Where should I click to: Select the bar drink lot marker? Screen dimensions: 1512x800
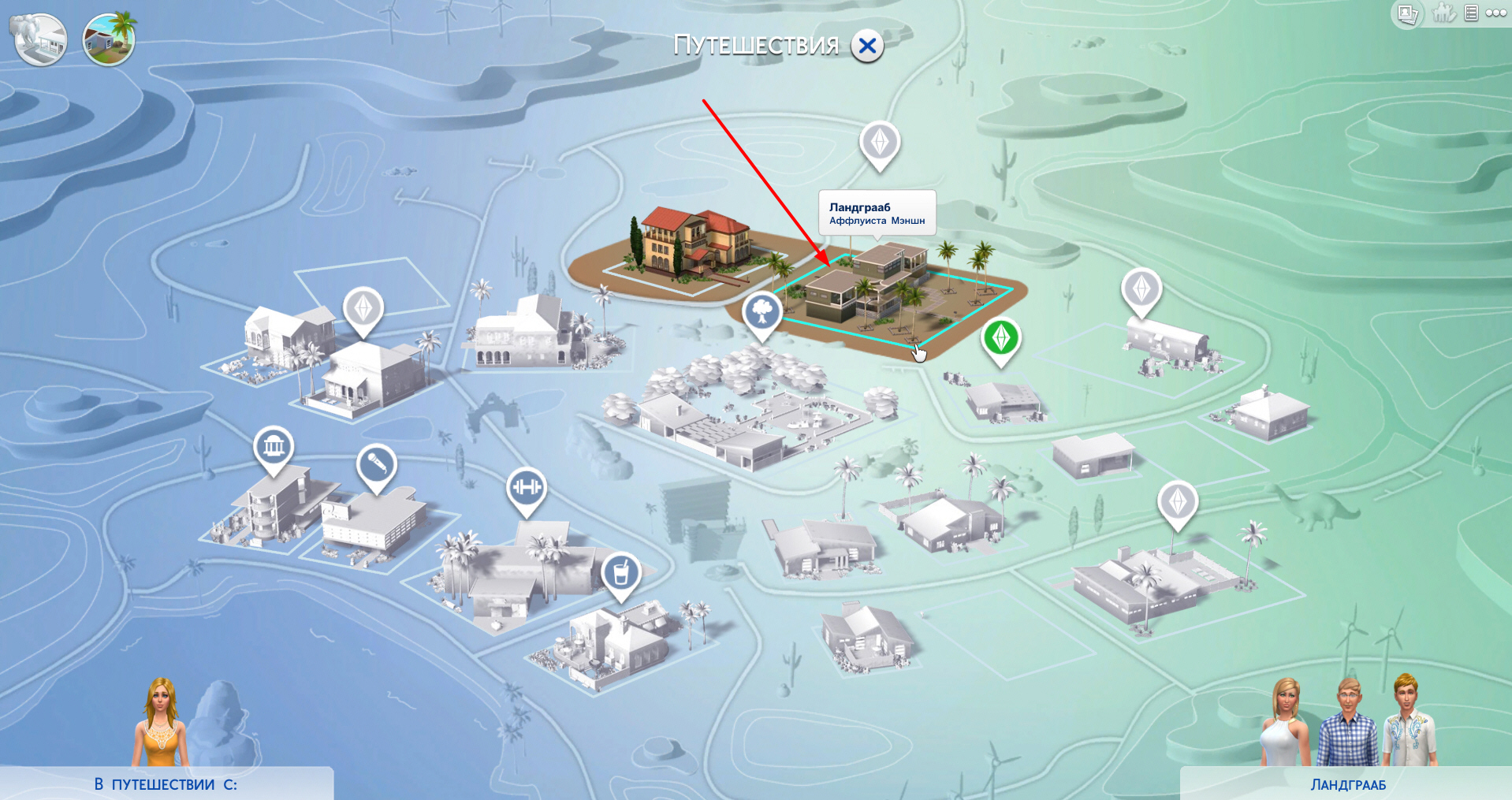[x=621, y=573]
